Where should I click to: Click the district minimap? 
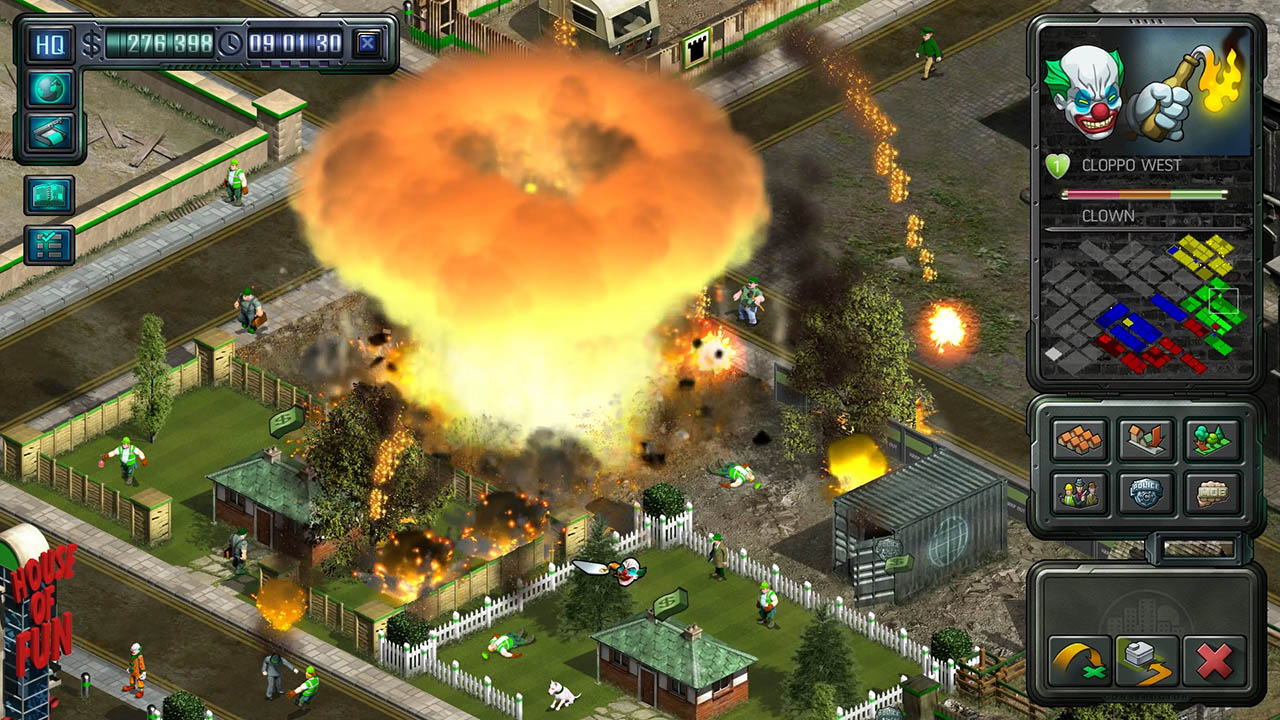pyautogui.click(x=1145, y=303)
